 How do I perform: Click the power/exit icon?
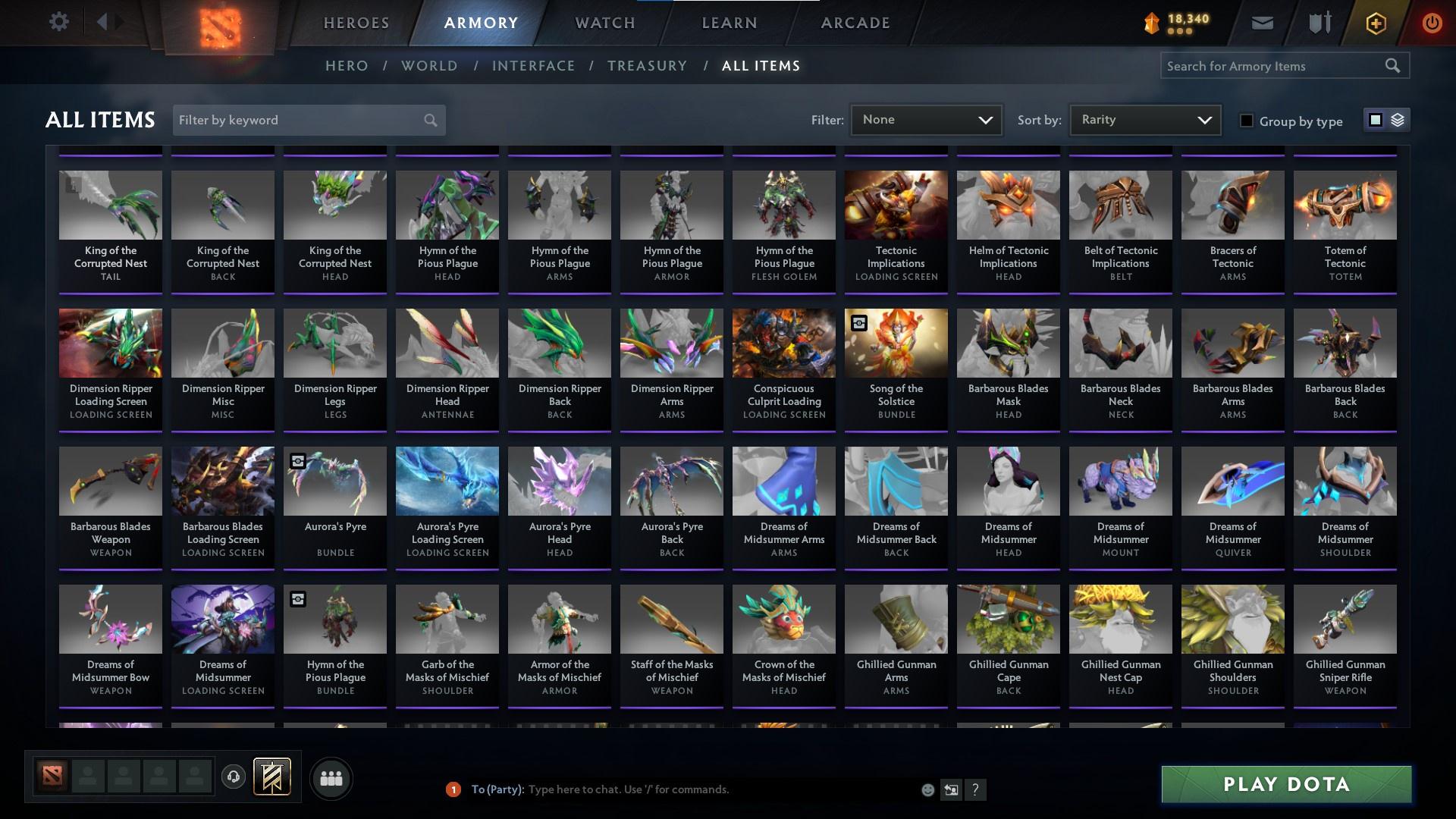tap(1432, 23)
